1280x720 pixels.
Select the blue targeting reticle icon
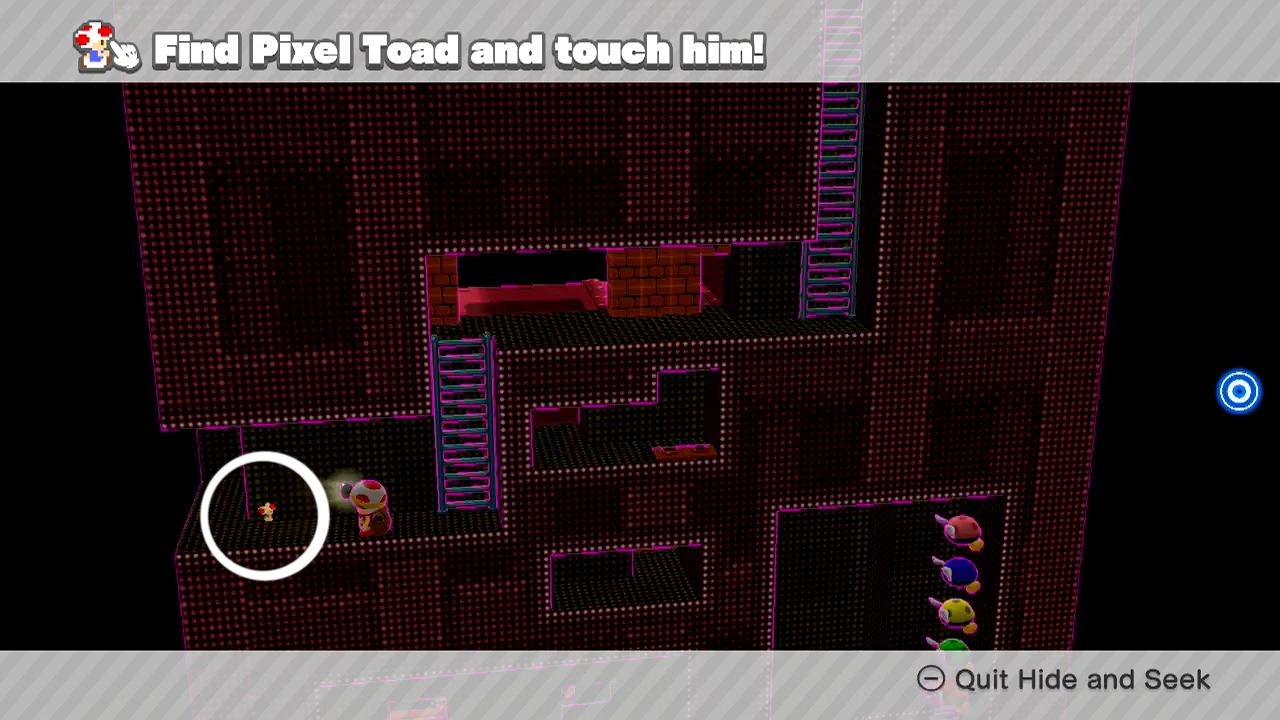pyautogui.click(x=1239, y=391)
